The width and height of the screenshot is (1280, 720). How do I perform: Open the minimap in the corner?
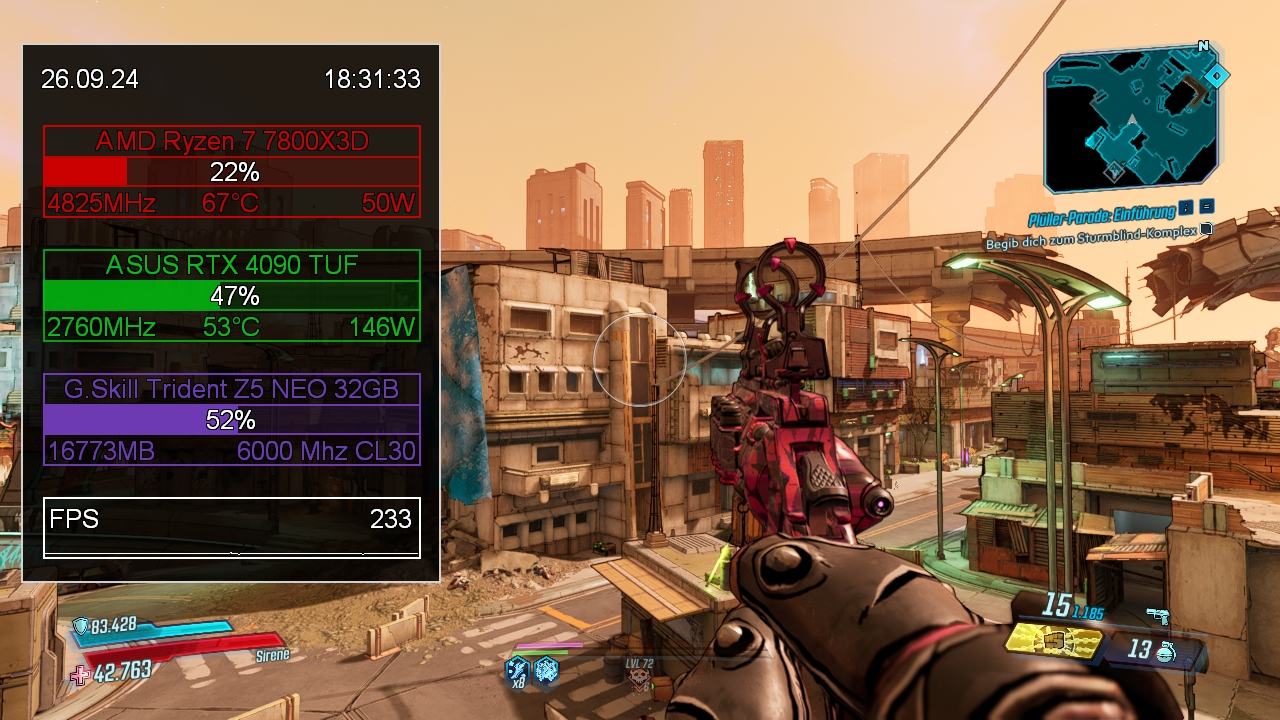(x=1132, y=120)
